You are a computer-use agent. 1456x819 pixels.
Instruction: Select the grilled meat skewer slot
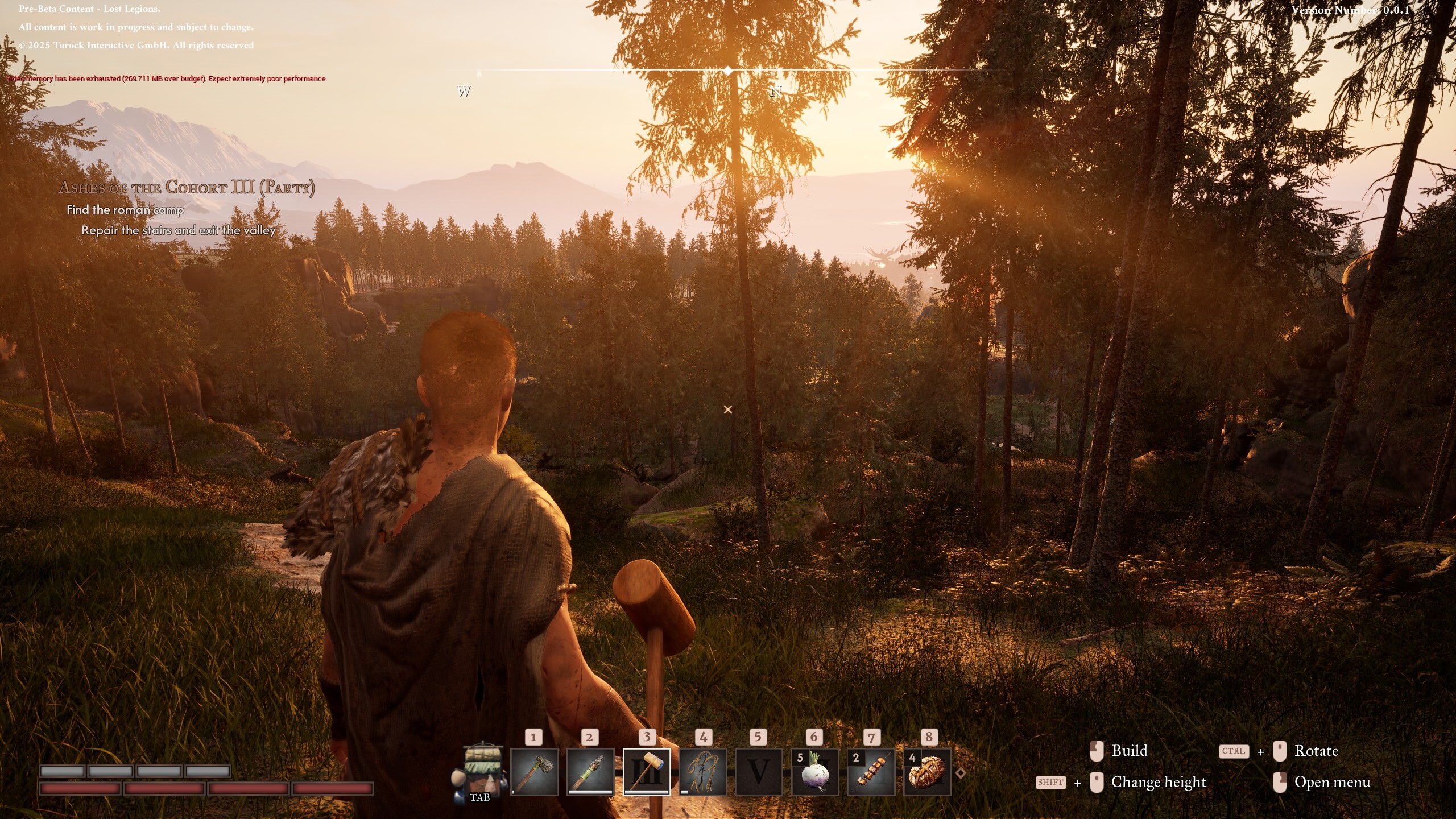point(871,772)
